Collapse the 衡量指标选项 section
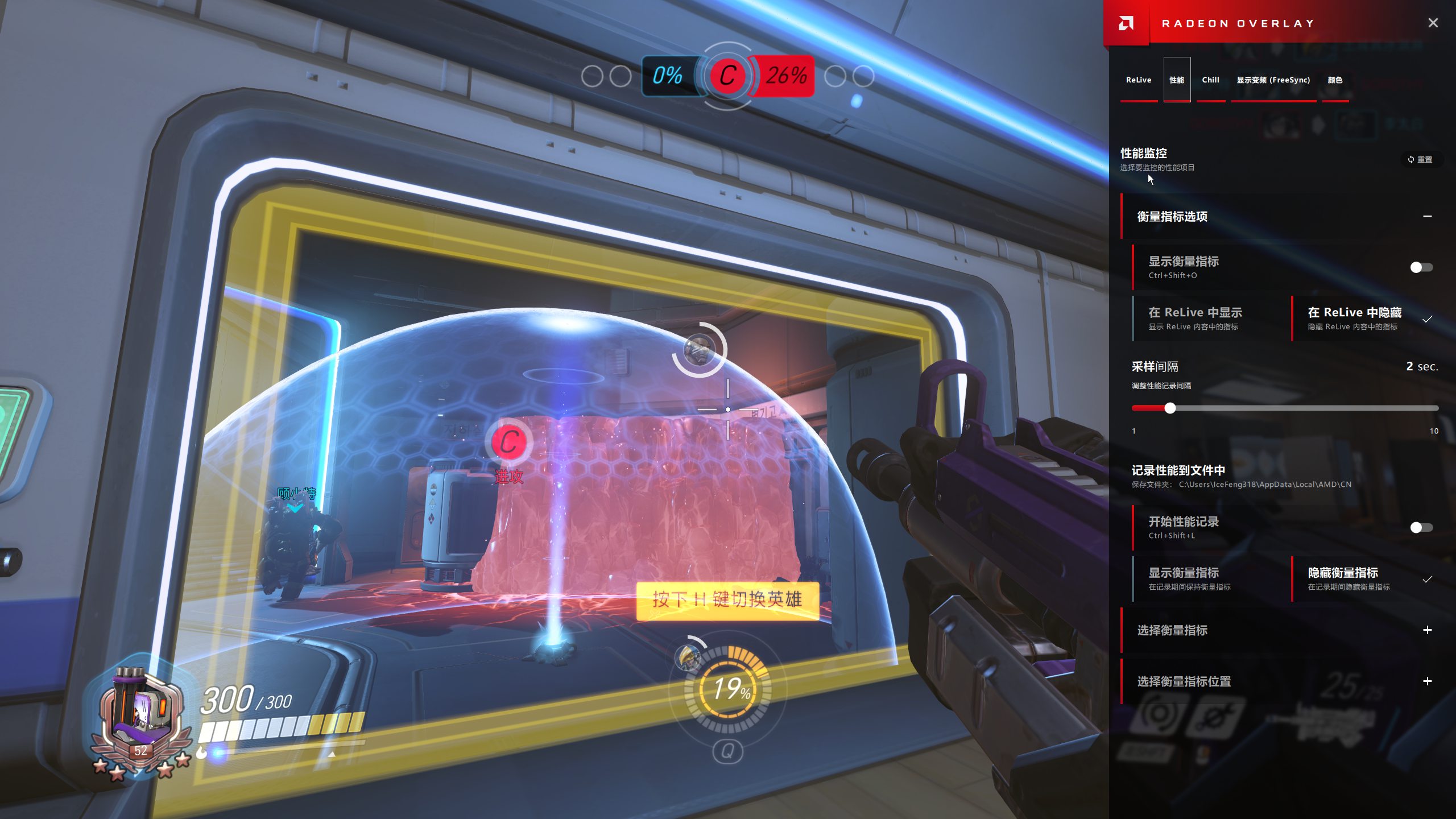1456x819 pixels. (x=1427, y=216)
